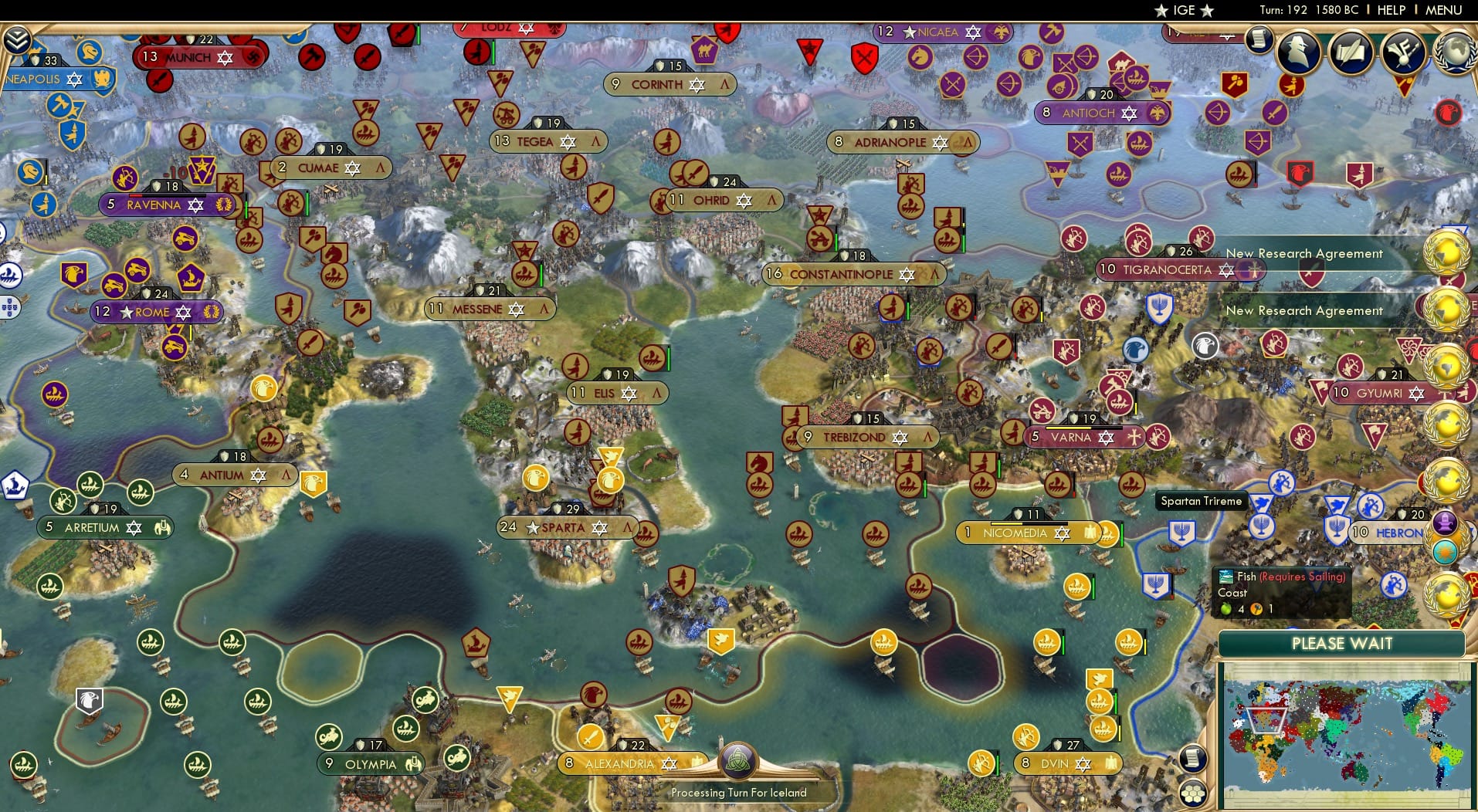Open the game MENU
Viewport: 1478px width, 812px height.
click(x=1445, y=10)
